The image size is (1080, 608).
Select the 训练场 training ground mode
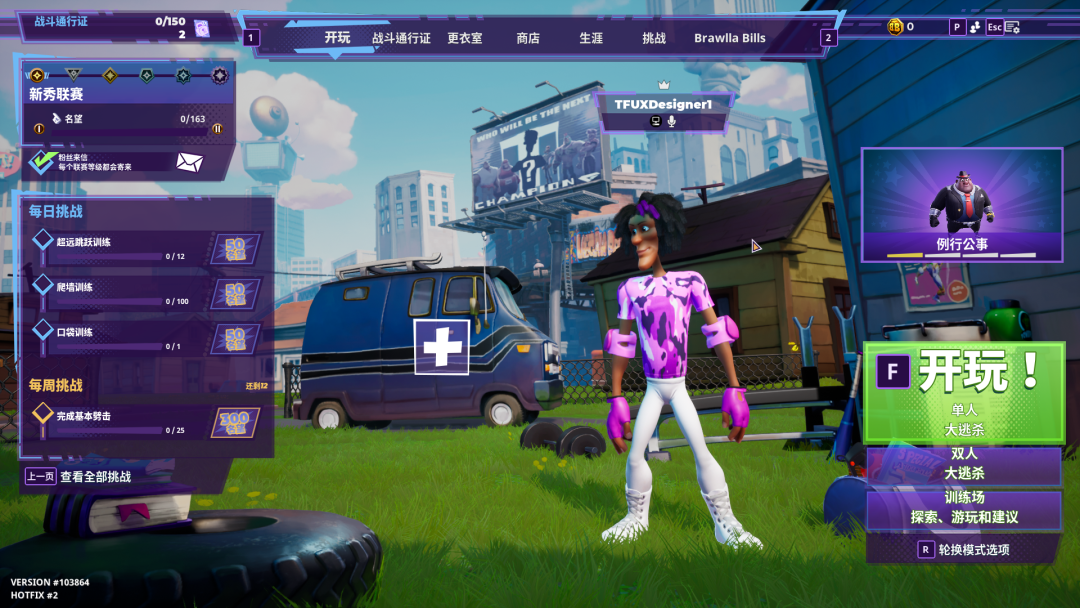click(x=964, y=508)
